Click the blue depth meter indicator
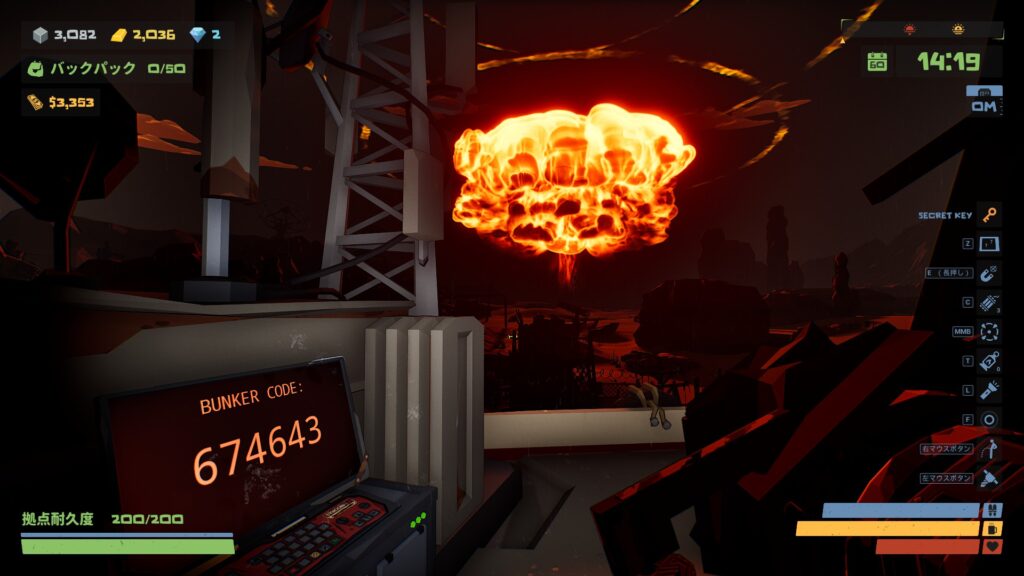This screenshot has height=576, width=1024. 984,101
